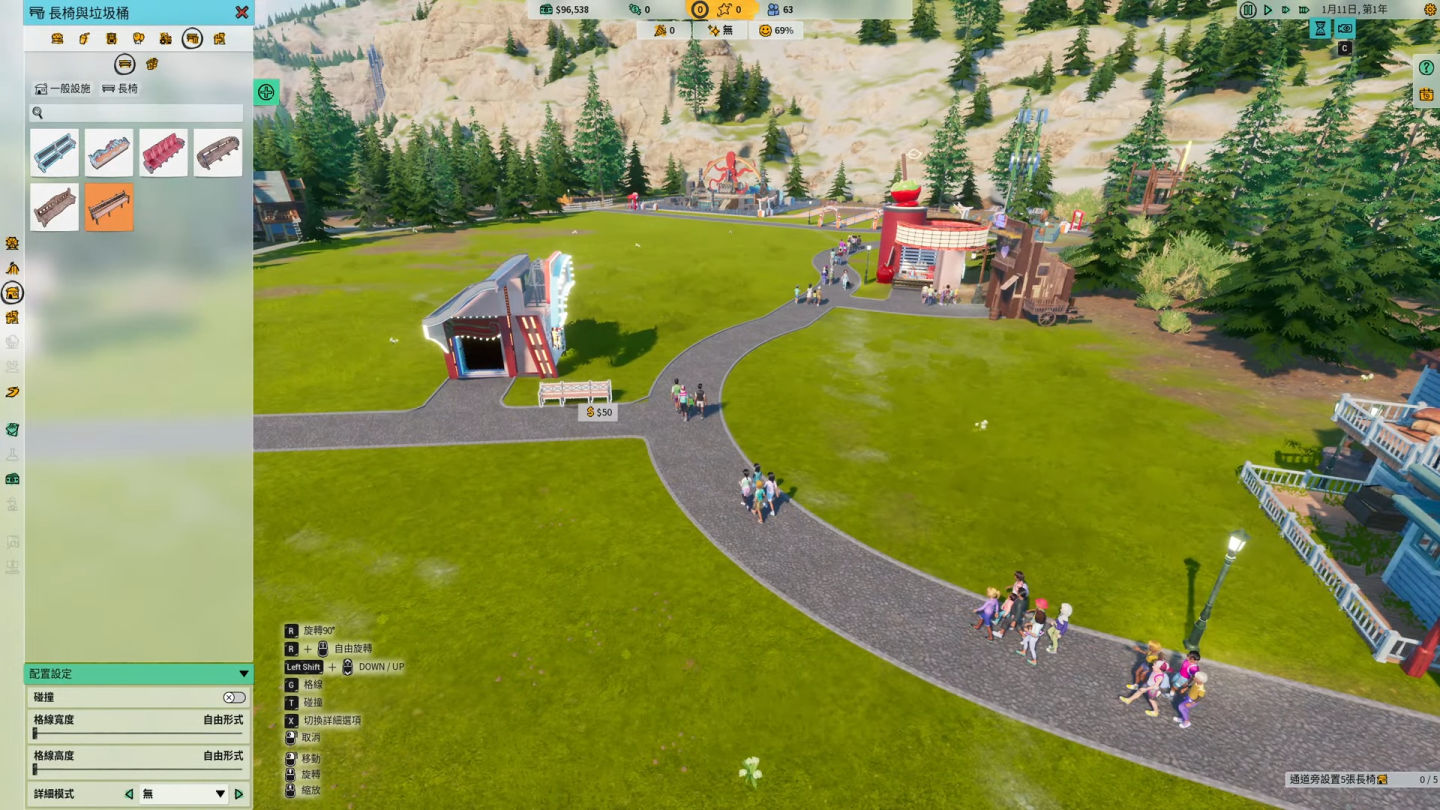Open the 一般設施 breadcrumb
1440x810 pixels.
click(62, 89)
